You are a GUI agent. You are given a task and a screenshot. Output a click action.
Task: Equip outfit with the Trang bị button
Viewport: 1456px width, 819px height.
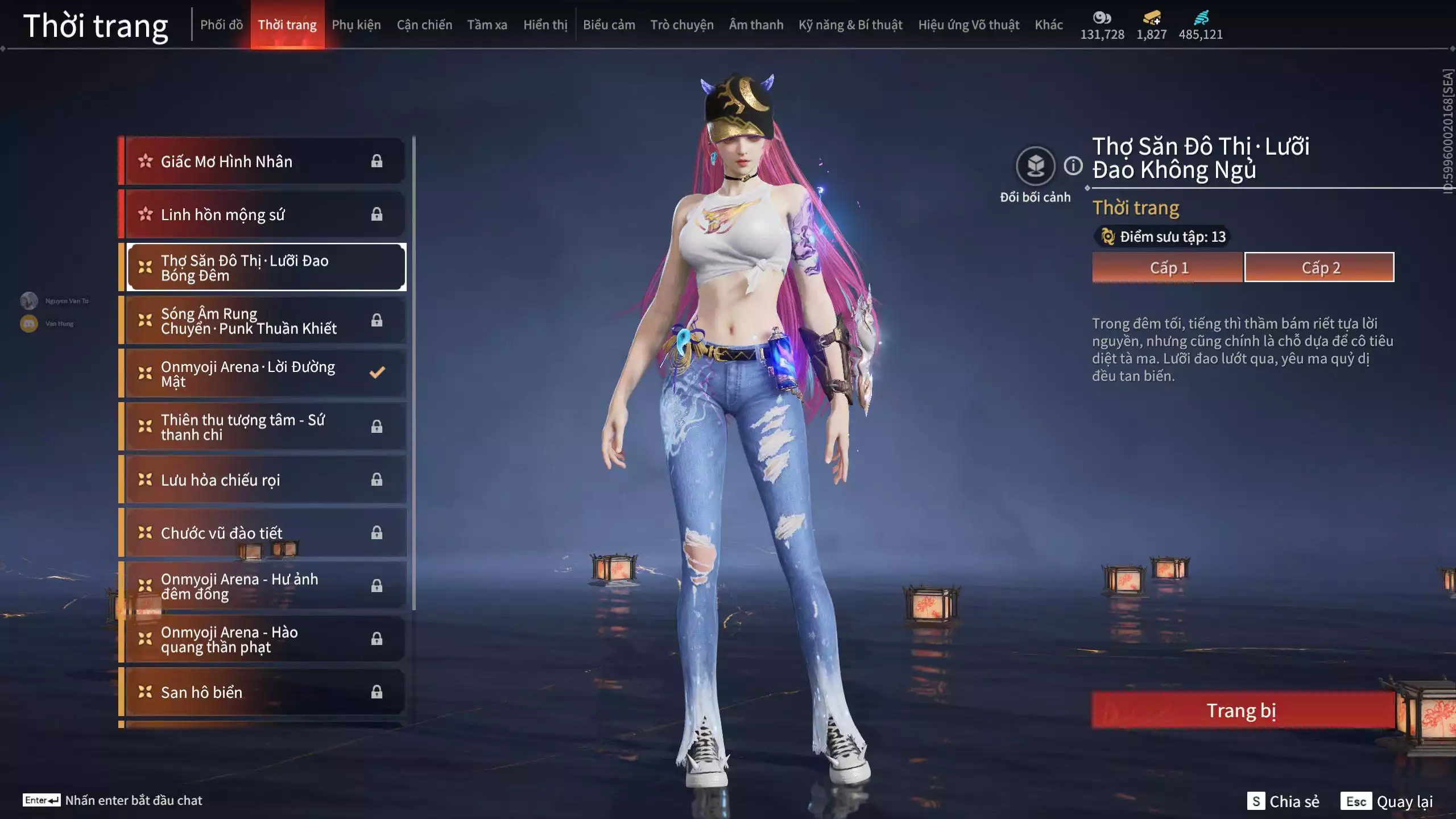pos(1242,710)
